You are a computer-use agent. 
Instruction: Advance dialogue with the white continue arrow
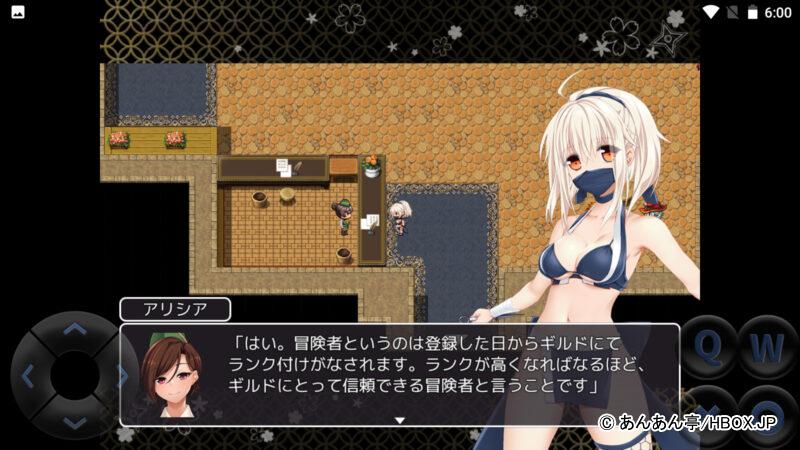400,420
